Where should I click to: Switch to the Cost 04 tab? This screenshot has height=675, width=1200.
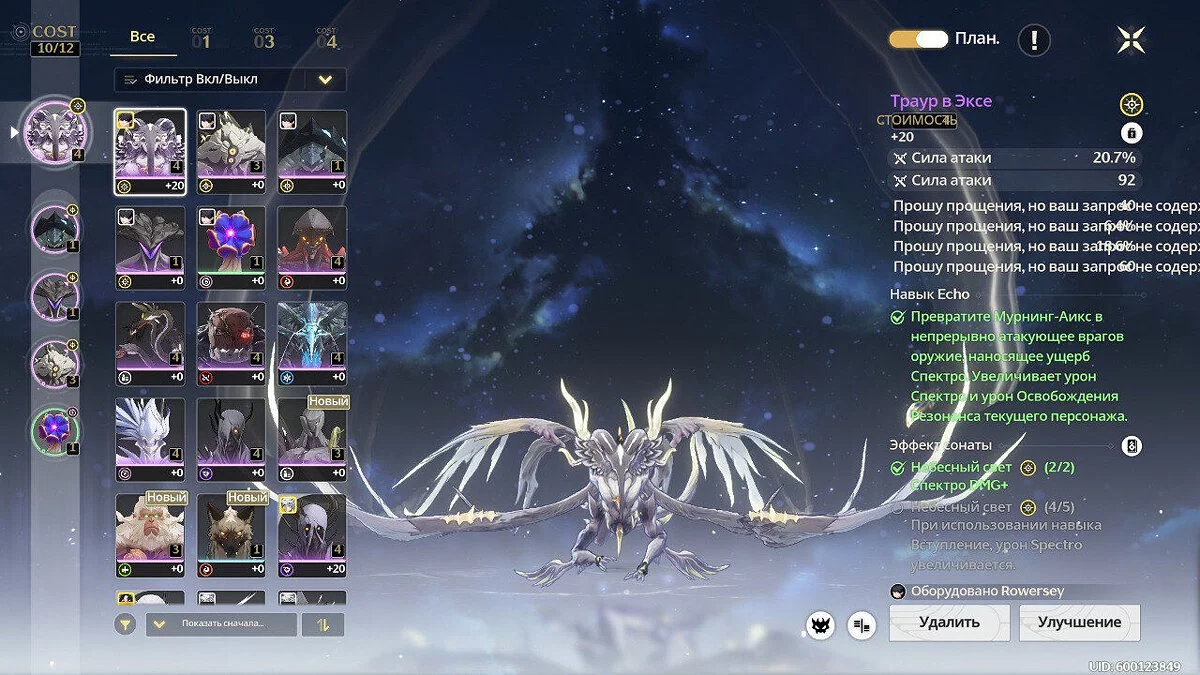[327, 40]
